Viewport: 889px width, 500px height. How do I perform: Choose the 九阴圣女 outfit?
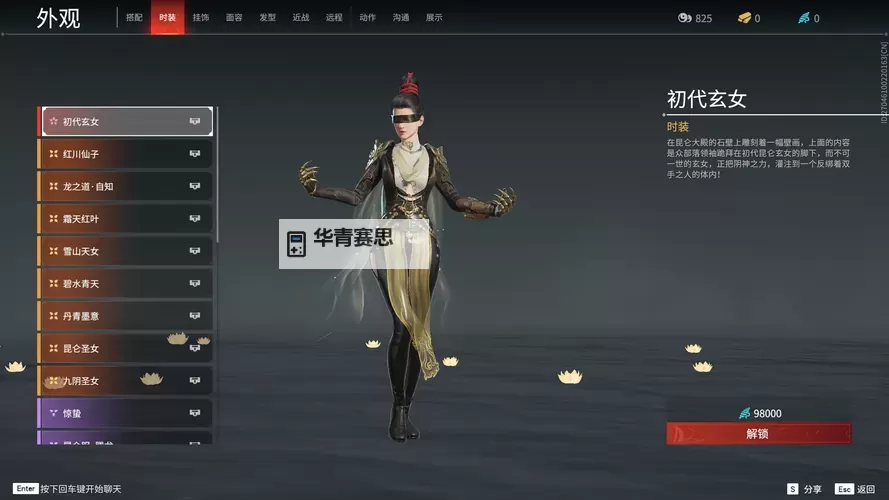pyautogui.click(x=125, y=381)
